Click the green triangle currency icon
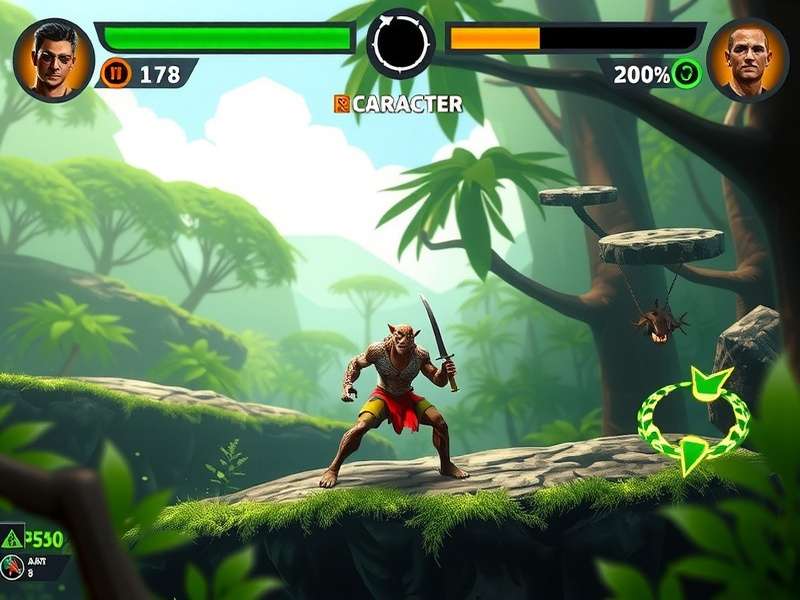800x600 pixels. pos(13,538)
